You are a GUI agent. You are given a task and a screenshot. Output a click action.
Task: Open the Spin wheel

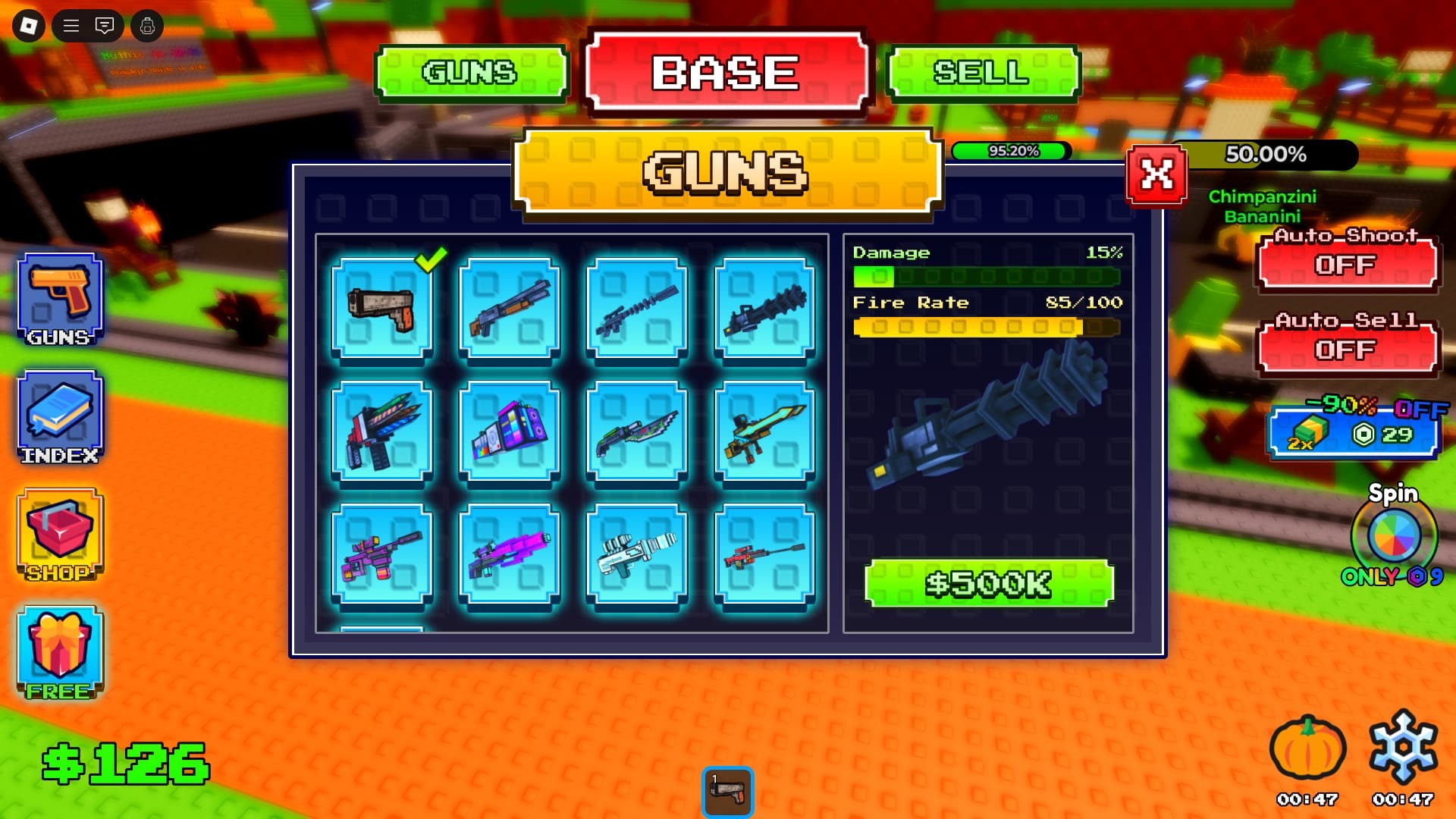tap(1394, 535)
